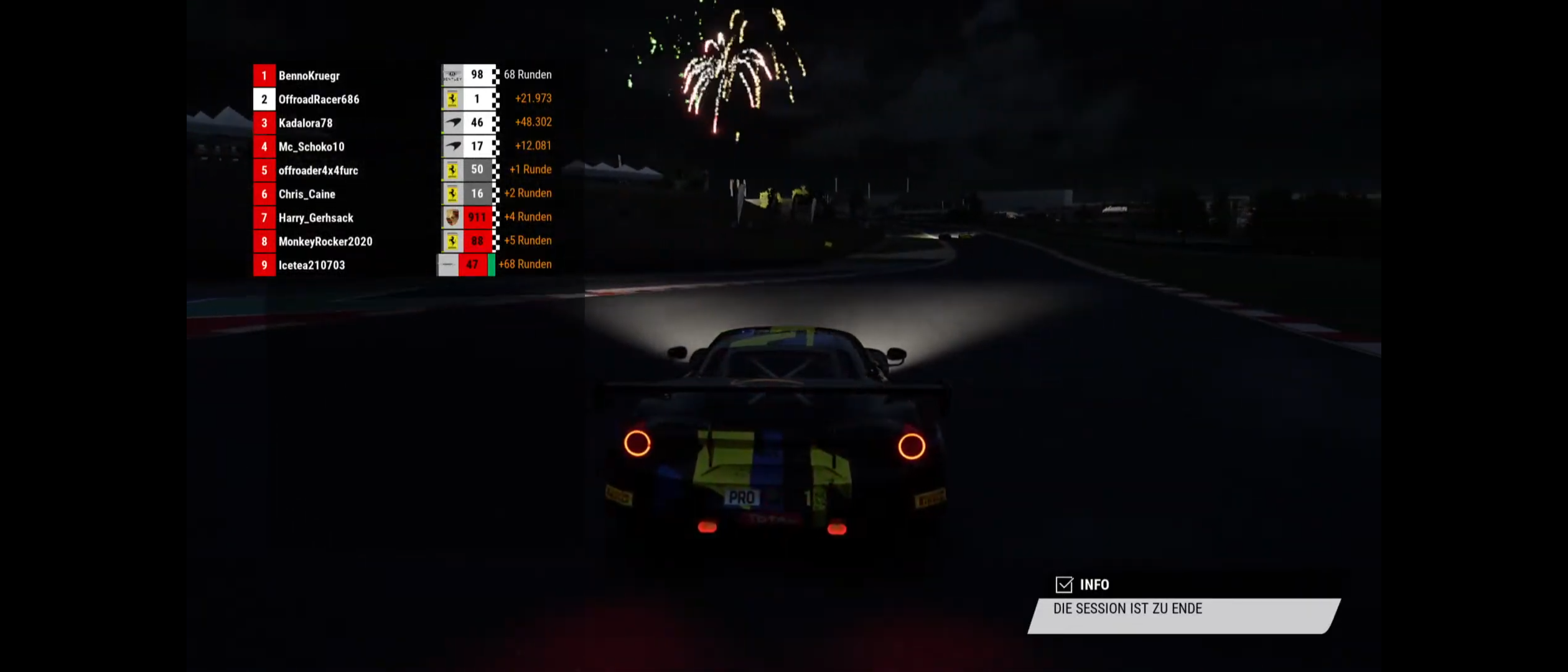The height and width of the screenshot is (672, 1568).
Task: Select Chris_Caine's standings row
Action: coord(307,194)
